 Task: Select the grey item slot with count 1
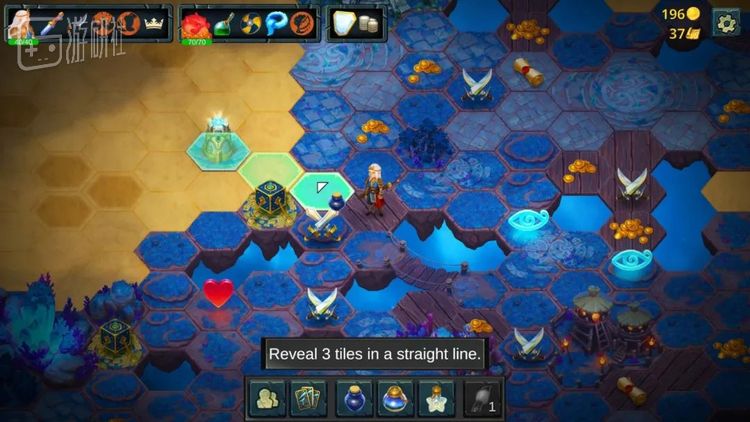click(x=482, y=399)
